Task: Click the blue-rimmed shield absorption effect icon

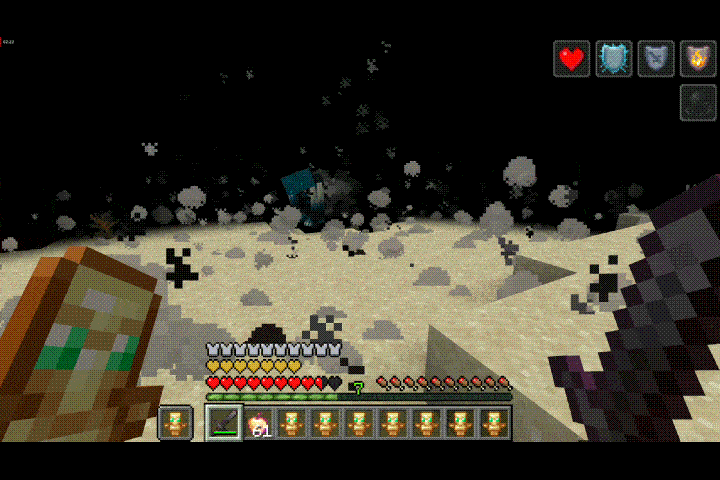Action: pos(613,59)
